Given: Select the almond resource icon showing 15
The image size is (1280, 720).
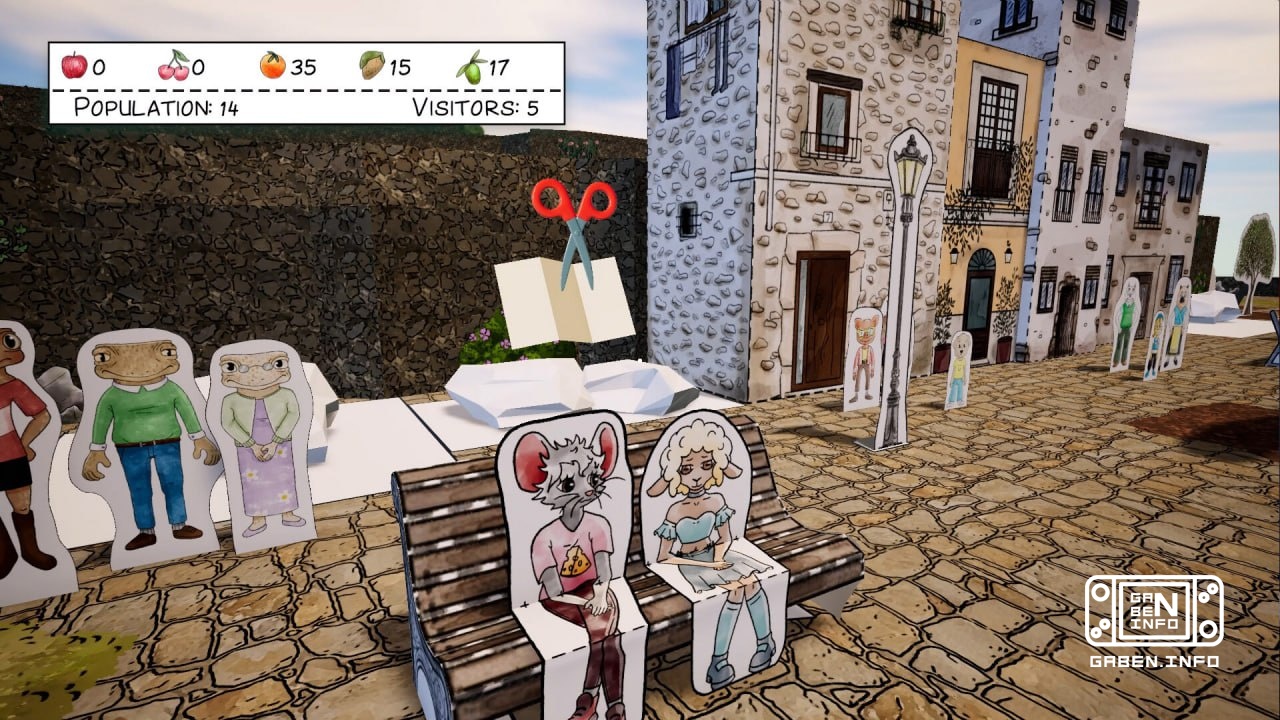Looking at the screenshot, I should click(373, 66).
